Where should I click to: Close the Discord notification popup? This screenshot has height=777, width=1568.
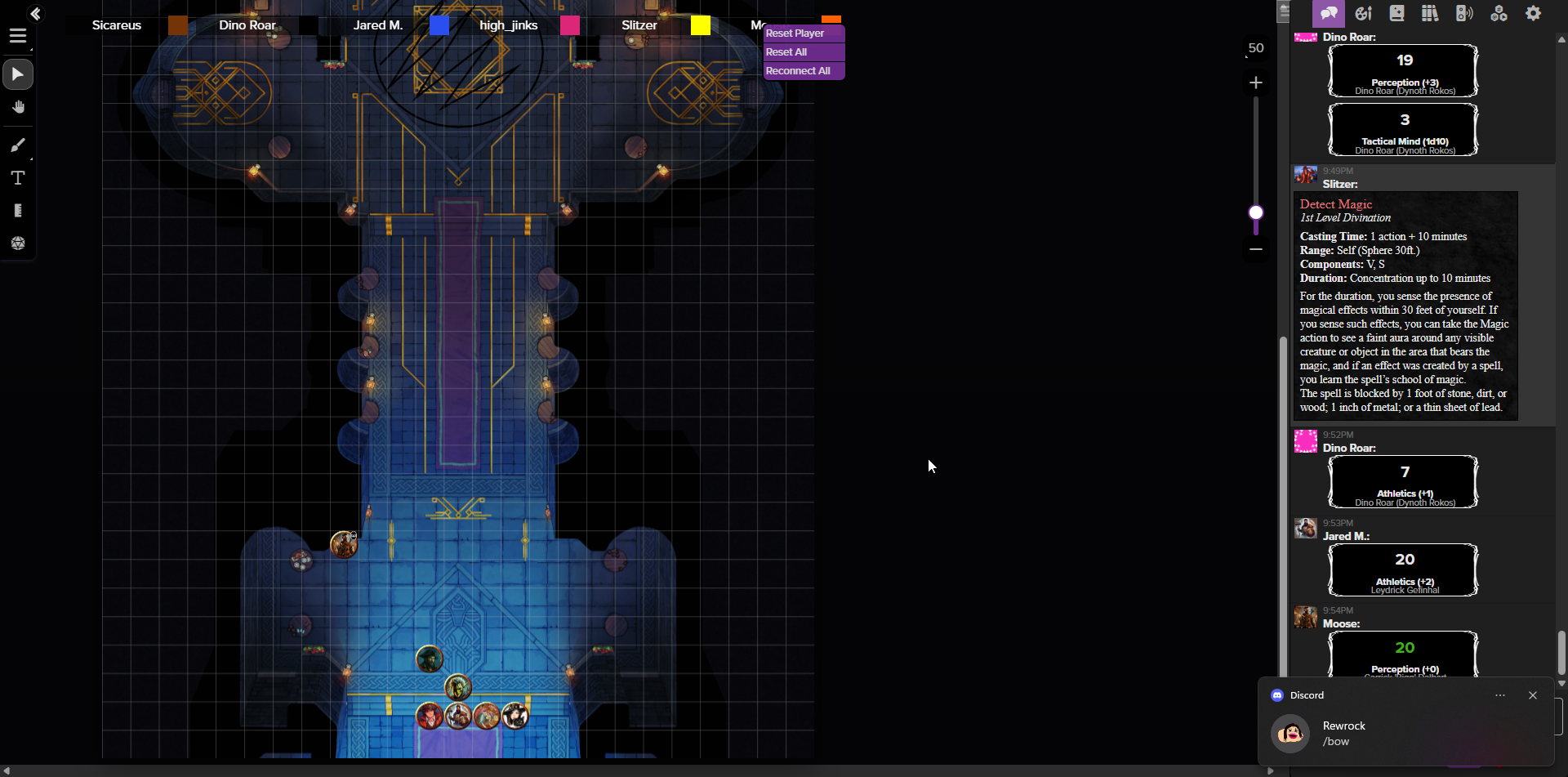(1533, 695)
